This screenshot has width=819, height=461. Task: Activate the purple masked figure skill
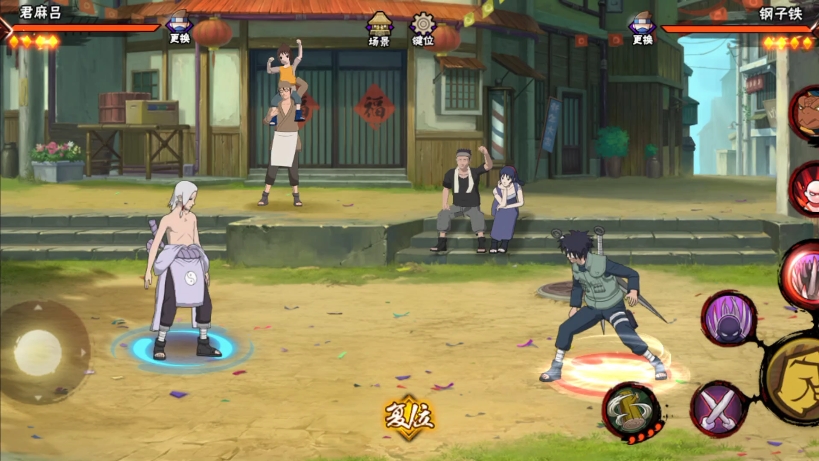(728, 318)
